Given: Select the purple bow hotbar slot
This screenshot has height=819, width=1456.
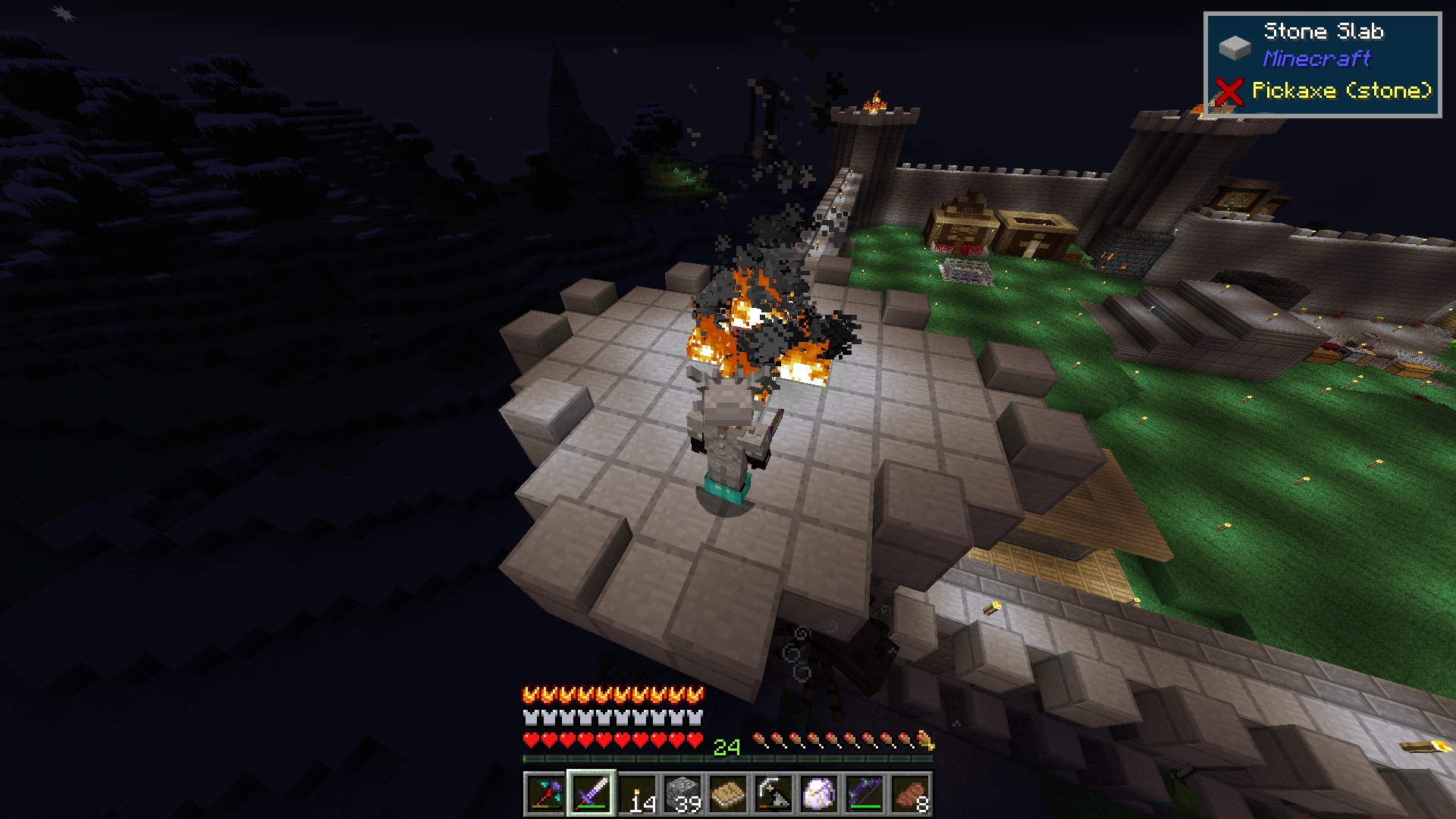Looking at the screenshot, I should coord(865,794).
